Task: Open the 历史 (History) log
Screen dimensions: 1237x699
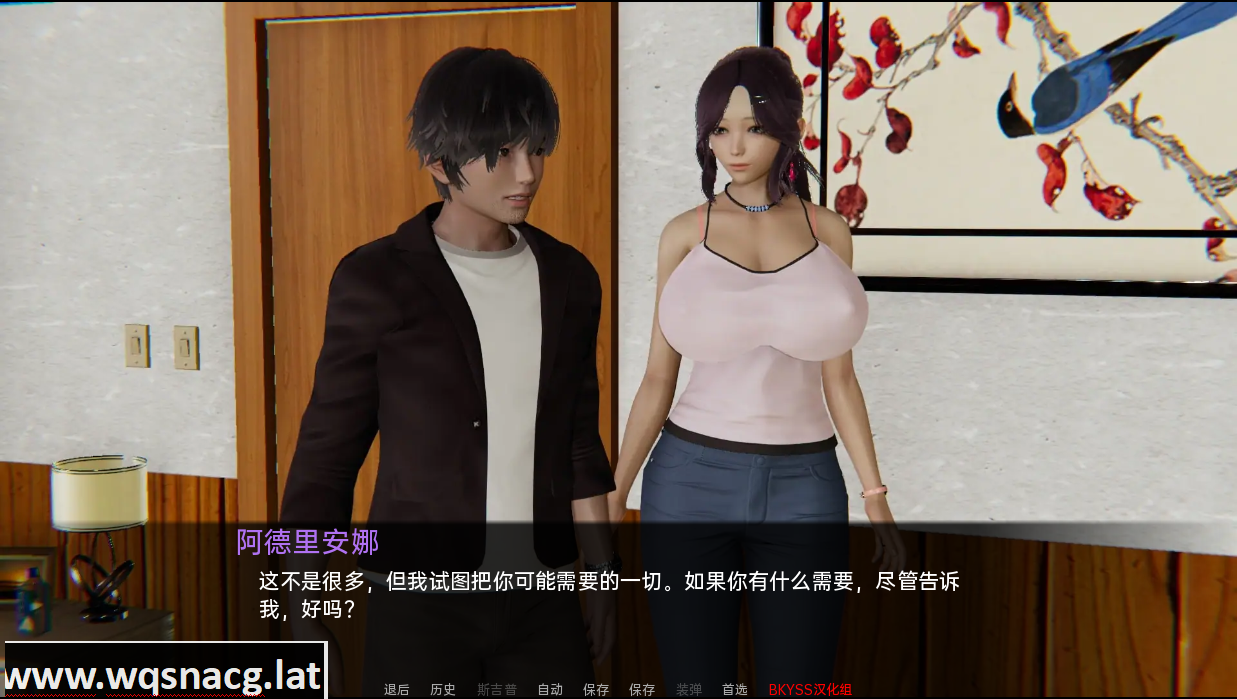Action: 443,689
